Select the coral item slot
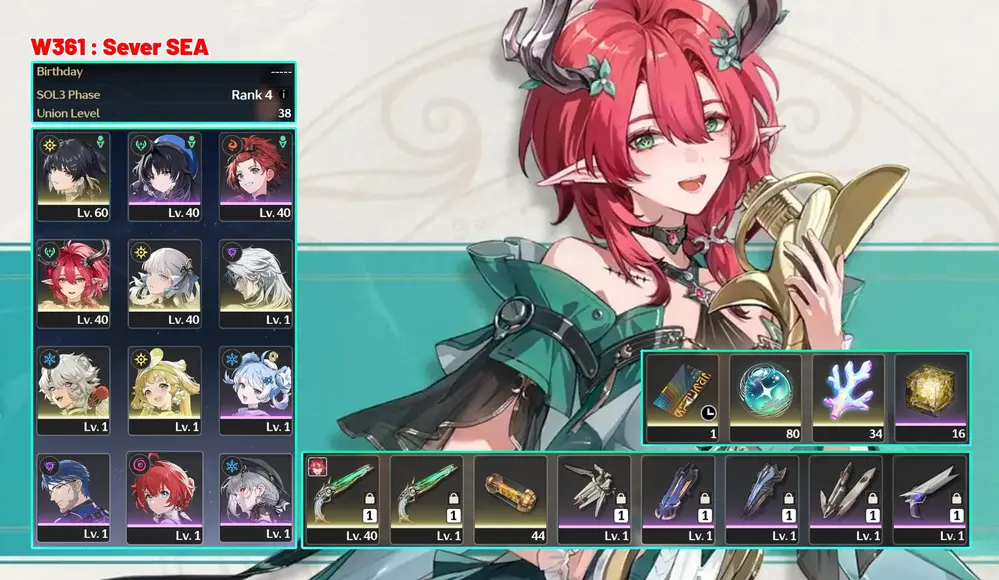The width and height of the screenshot is (999, 580). click(x=848, y=397)
